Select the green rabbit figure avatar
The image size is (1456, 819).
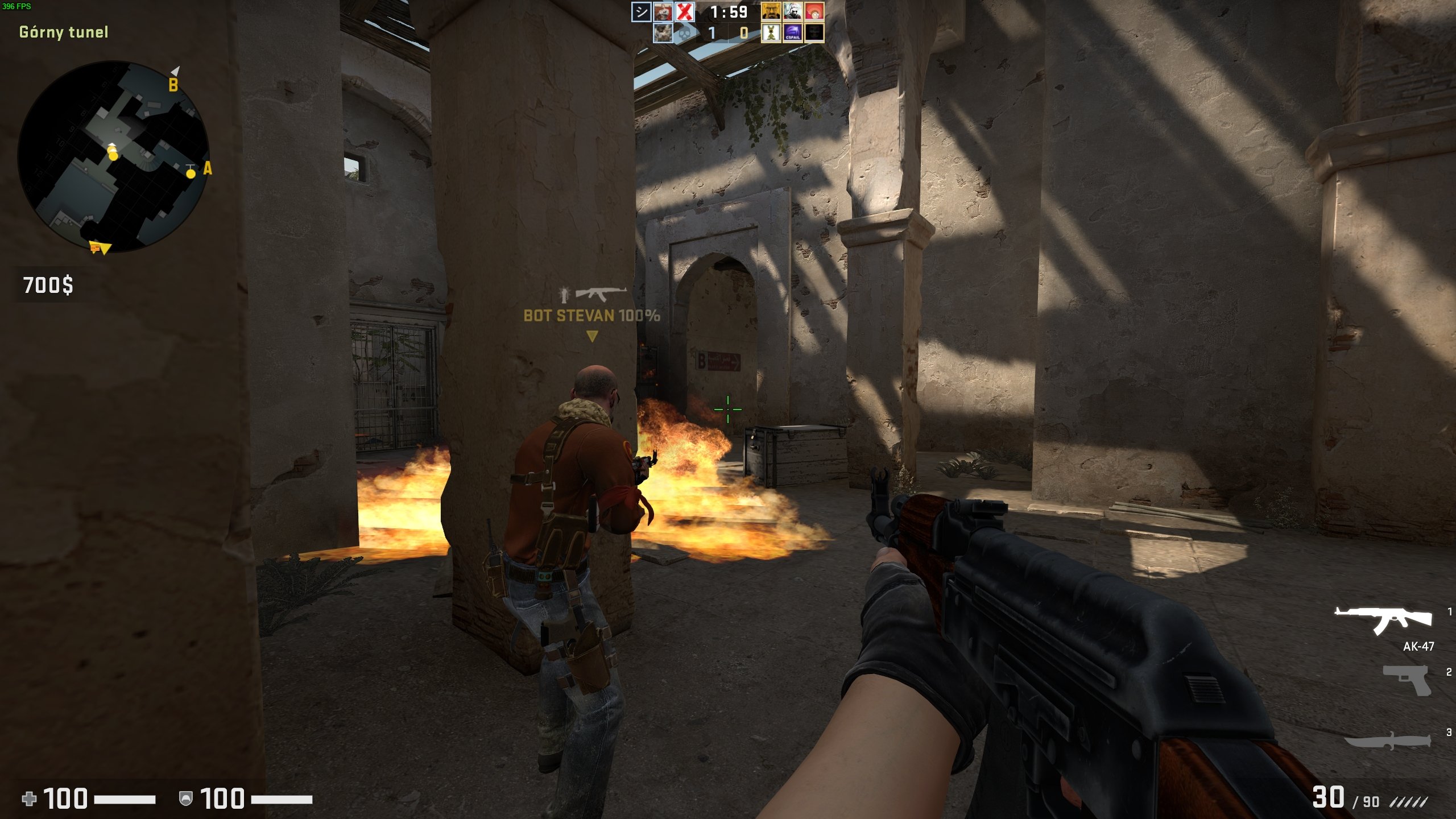pyautogui.click(x=771, y=32)
